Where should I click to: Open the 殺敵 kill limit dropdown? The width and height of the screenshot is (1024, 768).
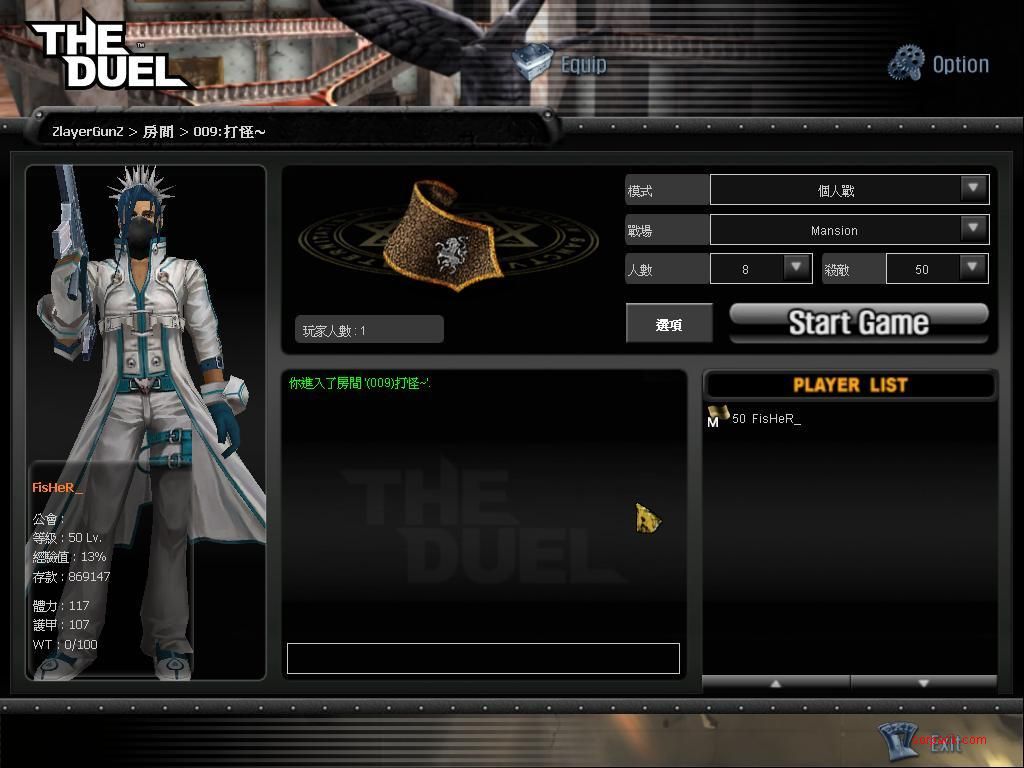[x=973, y=268]
